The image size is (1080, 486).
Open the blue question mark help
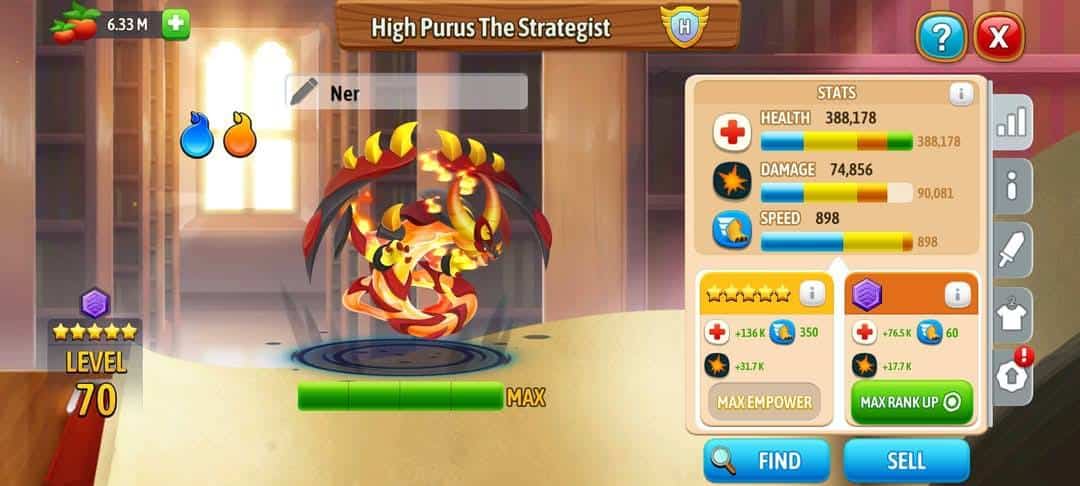(941, 39)
